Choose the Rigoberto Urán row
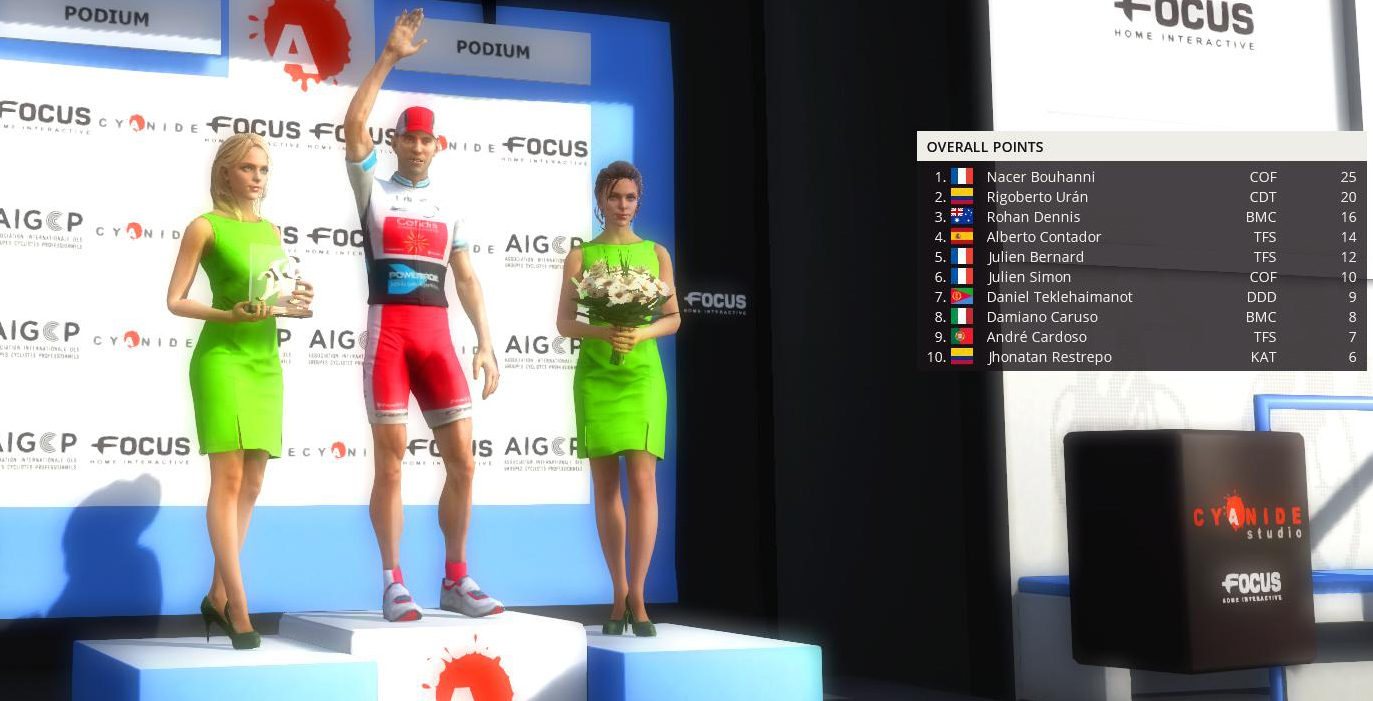Viewport: 1373px width, 701px height. [1037, 197]
